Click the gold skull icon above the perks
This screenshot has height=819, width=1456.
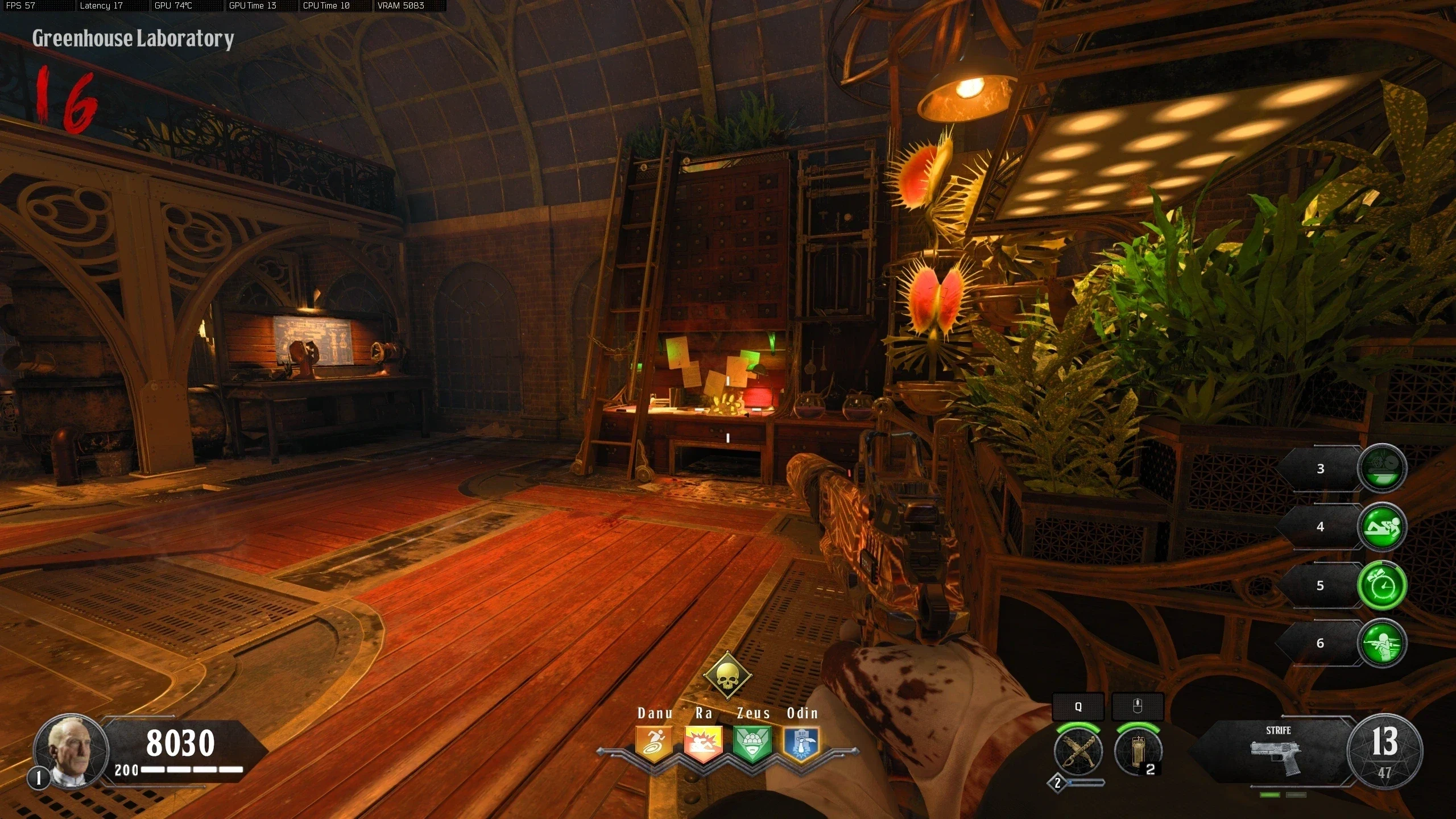[727, 677]
